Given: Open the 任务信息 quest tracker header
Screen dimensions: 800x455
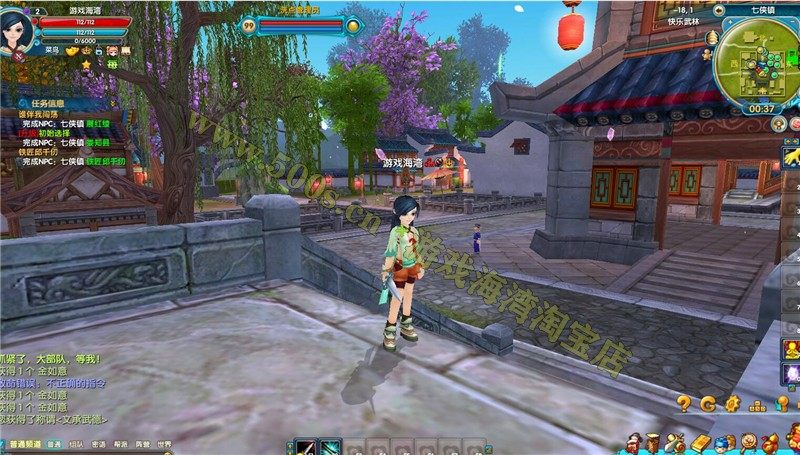Looking at the screenshot, I should [x=47, y=102].
